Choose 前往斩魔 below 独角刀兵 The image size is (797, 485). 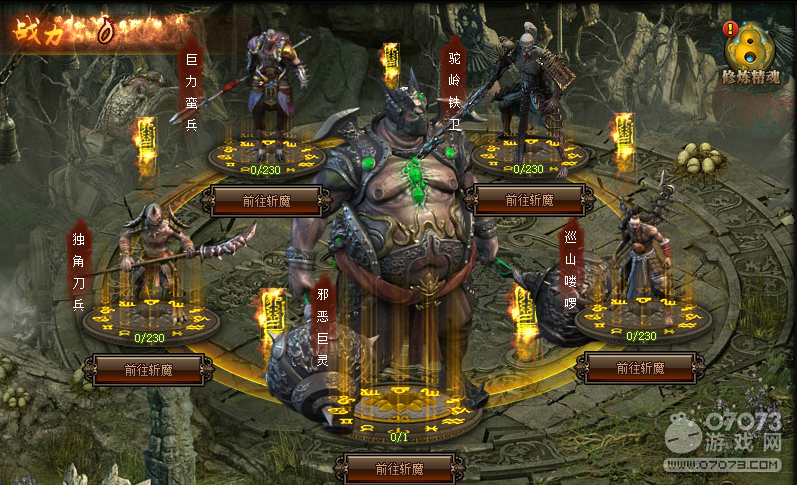149,369
